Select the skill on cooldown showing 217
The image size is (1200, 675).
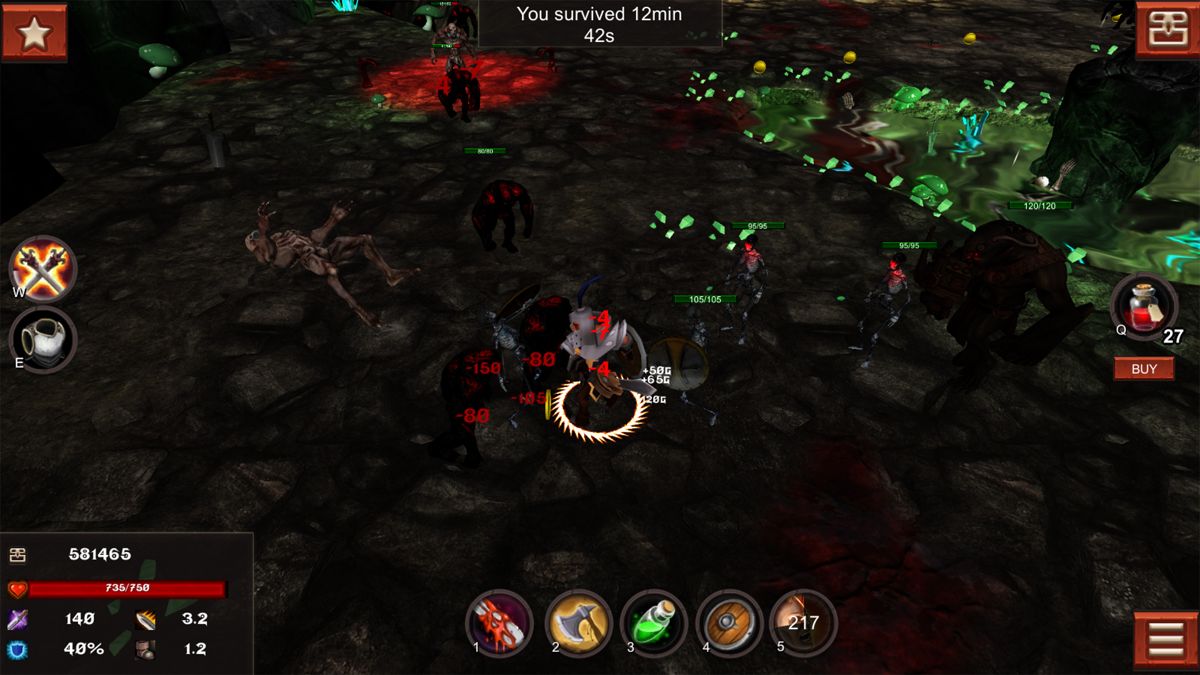click(803, 623)
